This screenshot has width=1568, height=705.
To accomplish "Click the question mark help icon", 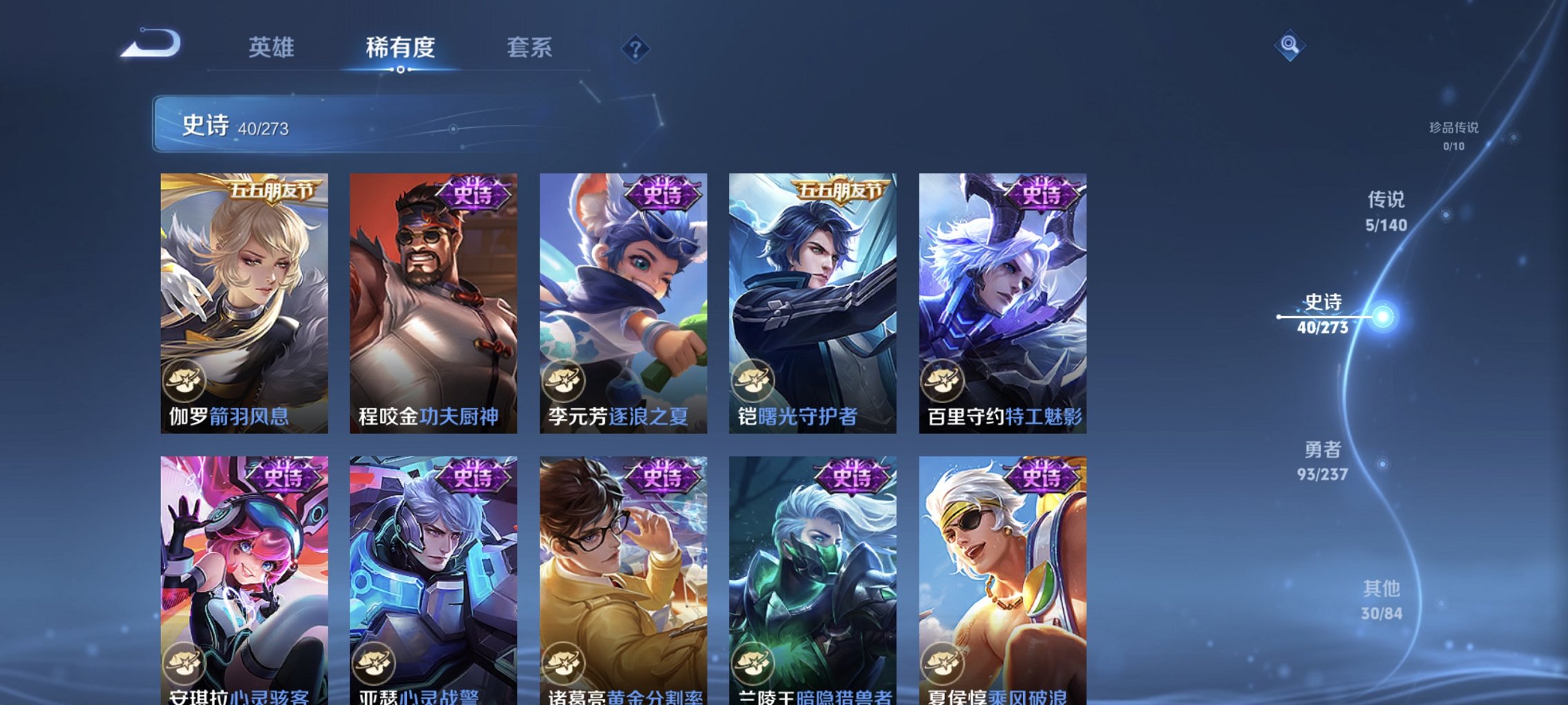I will pos(637,49).
